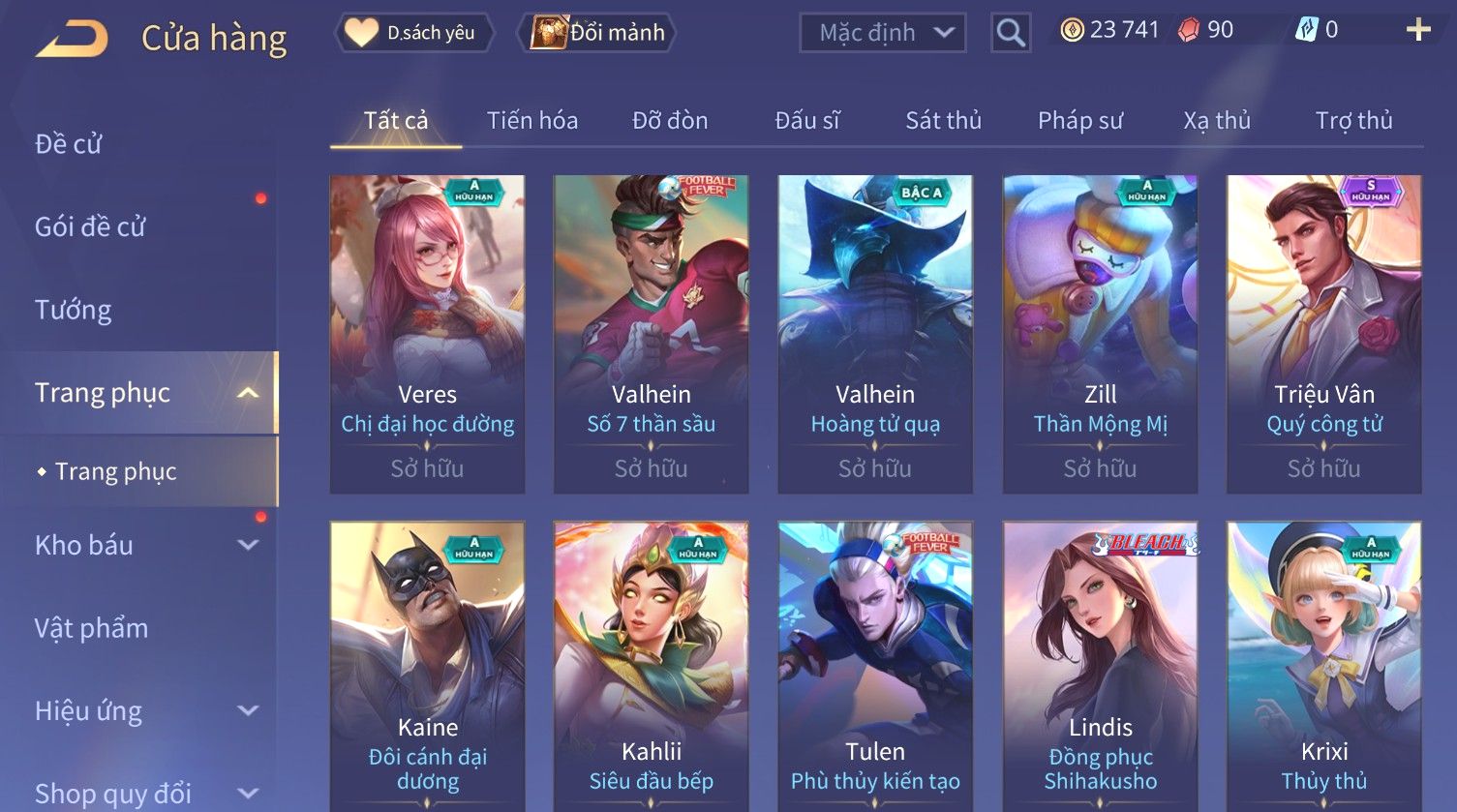Show the Đấu sĩ category
Viewport: 1457px width, 812px height.
click(x=807, y=121)
